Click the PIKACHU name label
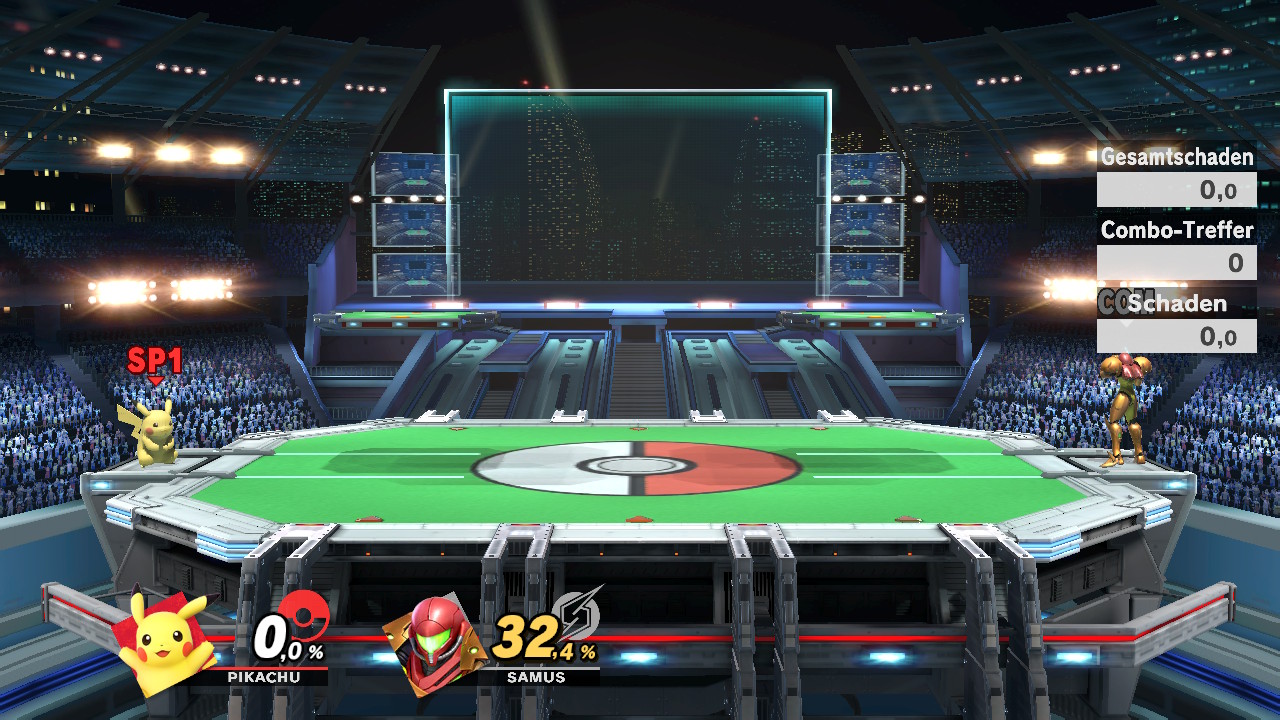This screenshot has height=720, width=1280. point(266,676)
